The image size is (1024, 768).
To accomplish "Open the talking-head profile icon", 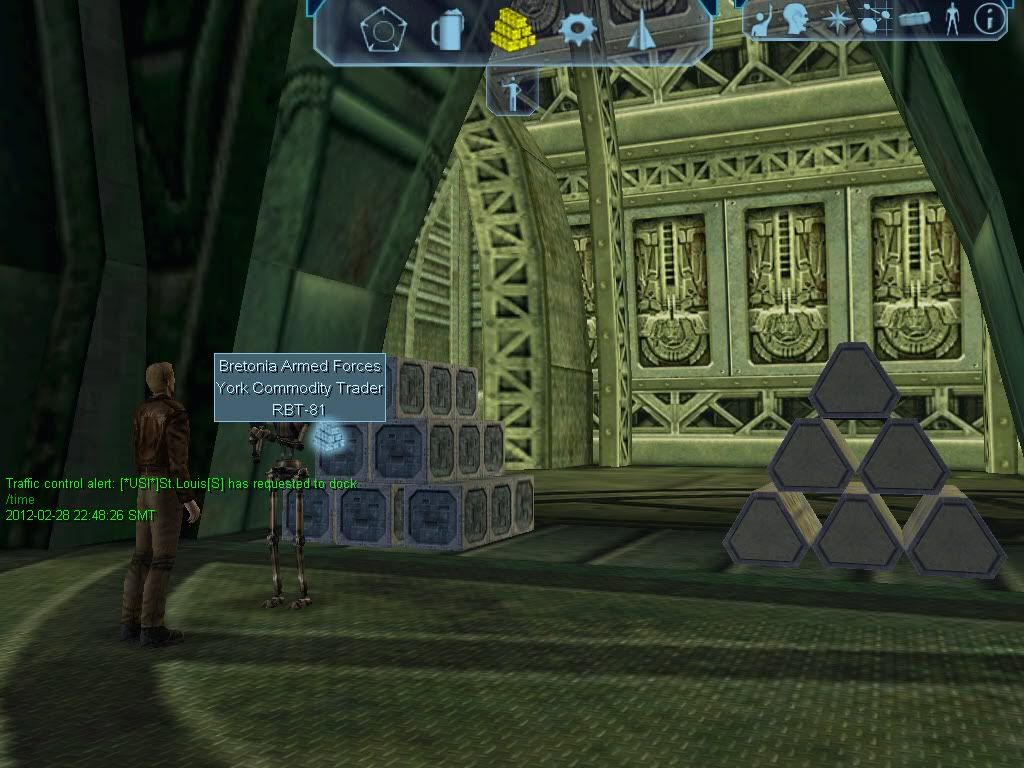I will pos(796,19).
